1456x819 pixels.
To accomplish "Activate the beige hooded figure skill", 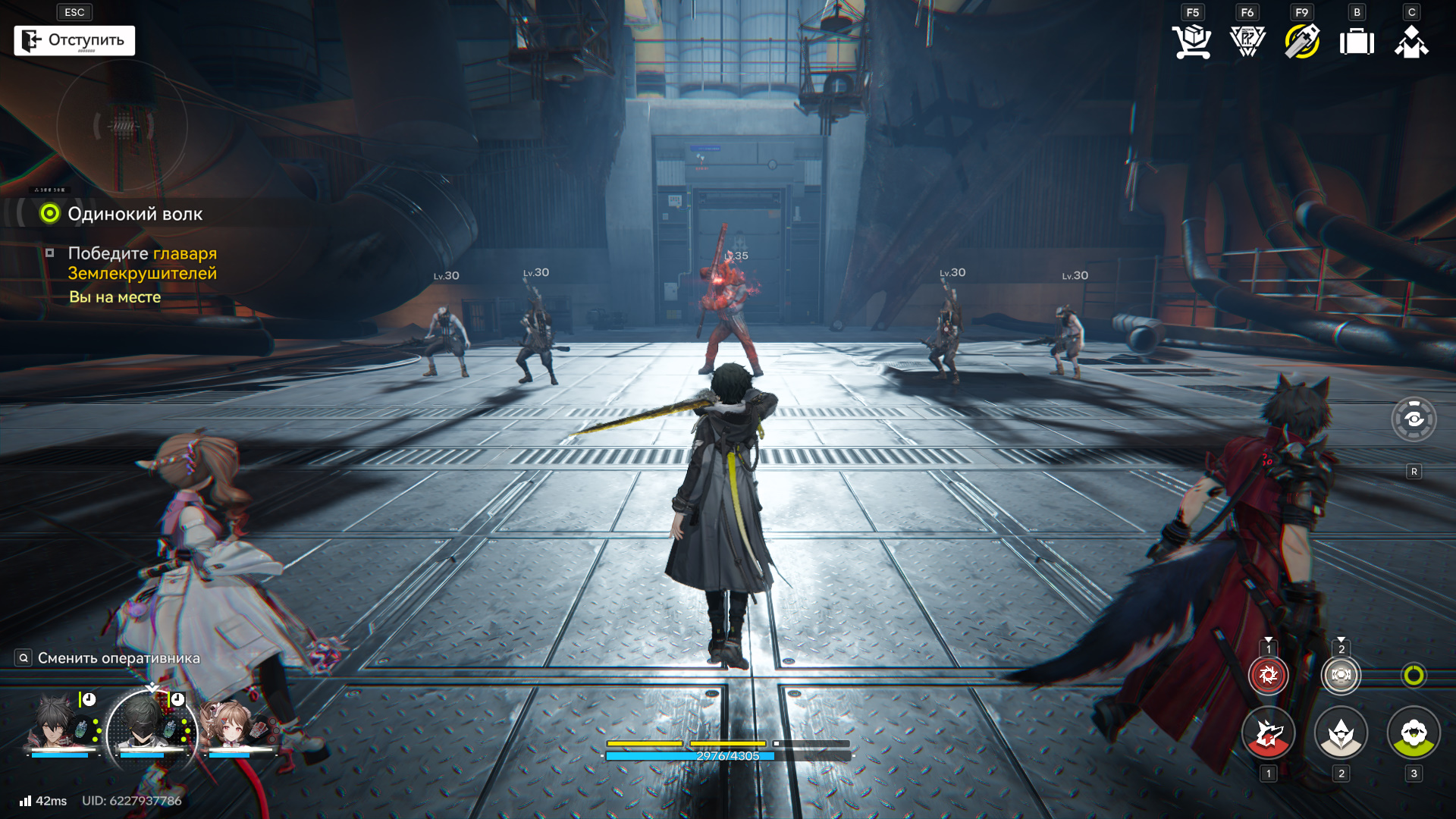I will coord(1341,733).
